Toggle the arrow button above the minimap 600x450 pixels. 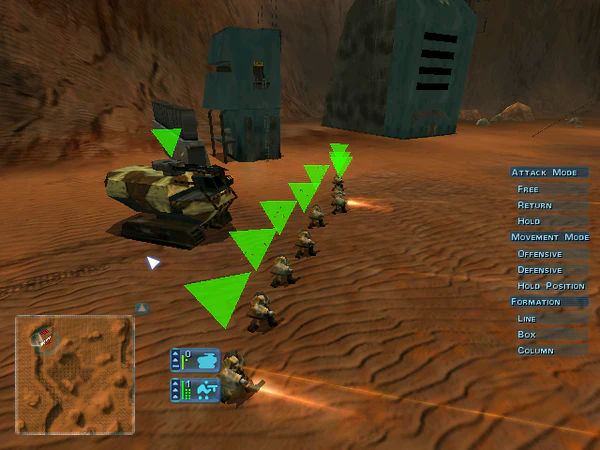142,308
